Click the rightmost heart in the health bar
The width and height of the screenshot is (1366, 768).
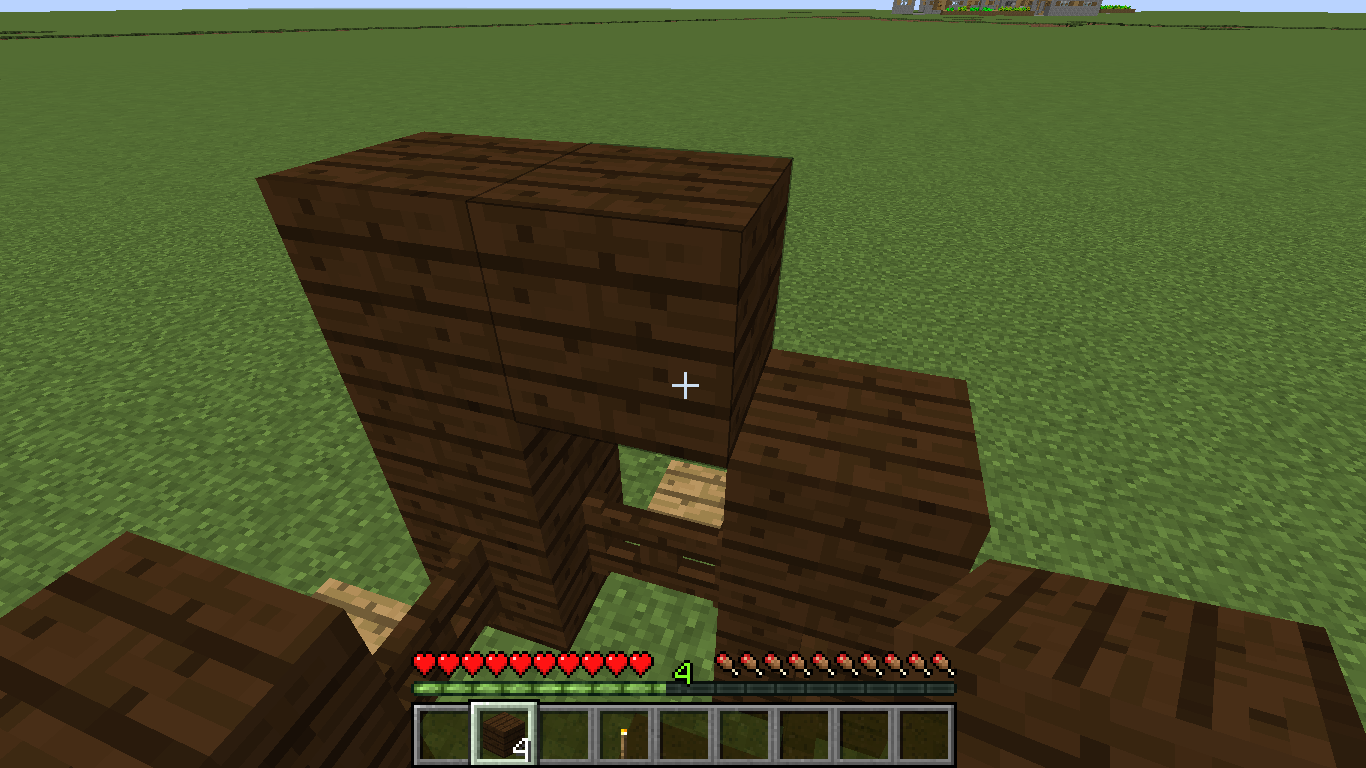[638, 663]
